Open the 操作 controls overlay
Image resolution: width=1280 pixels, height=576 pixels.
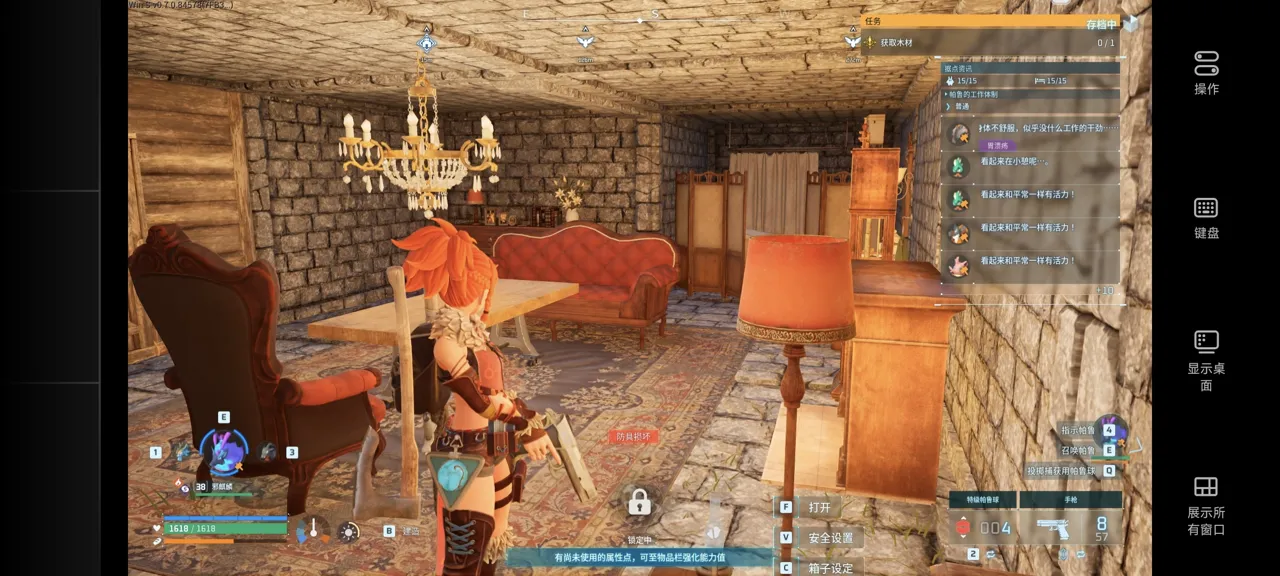[x=1206, y=72]
